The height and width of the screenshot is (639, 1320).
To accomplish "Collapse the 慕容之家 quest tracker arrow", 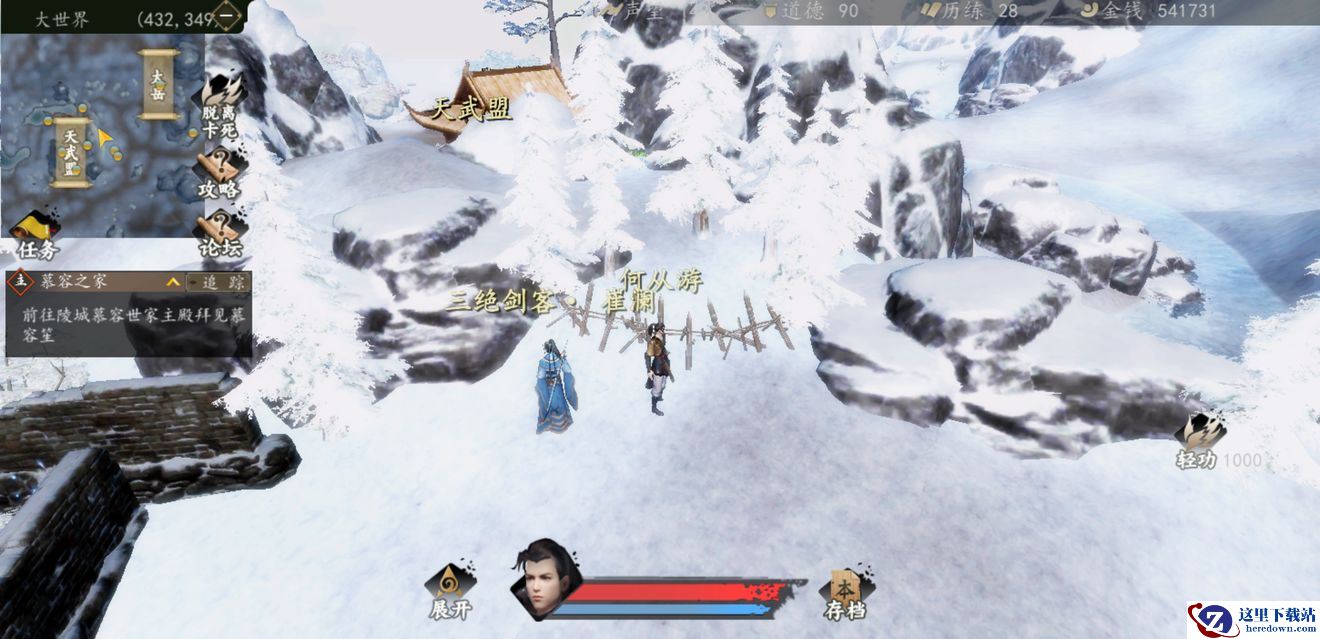I will click(x=173, y=283).
